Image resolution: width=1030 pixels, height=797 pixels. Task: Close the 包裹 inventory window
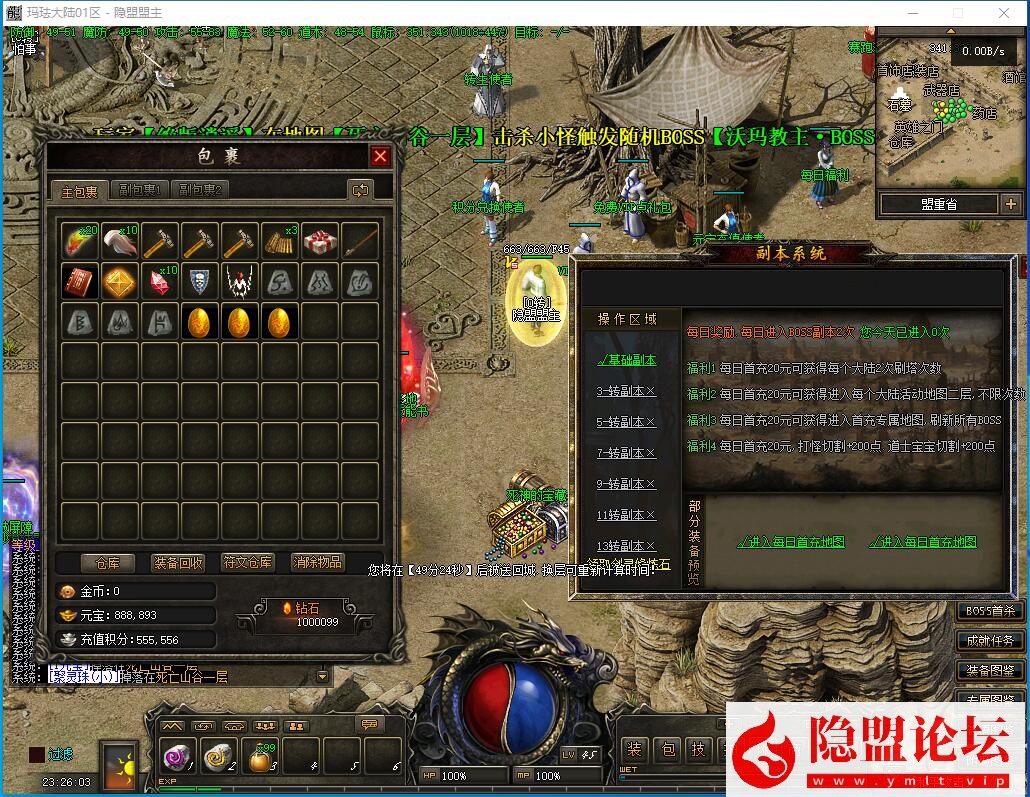pos(380,156)
